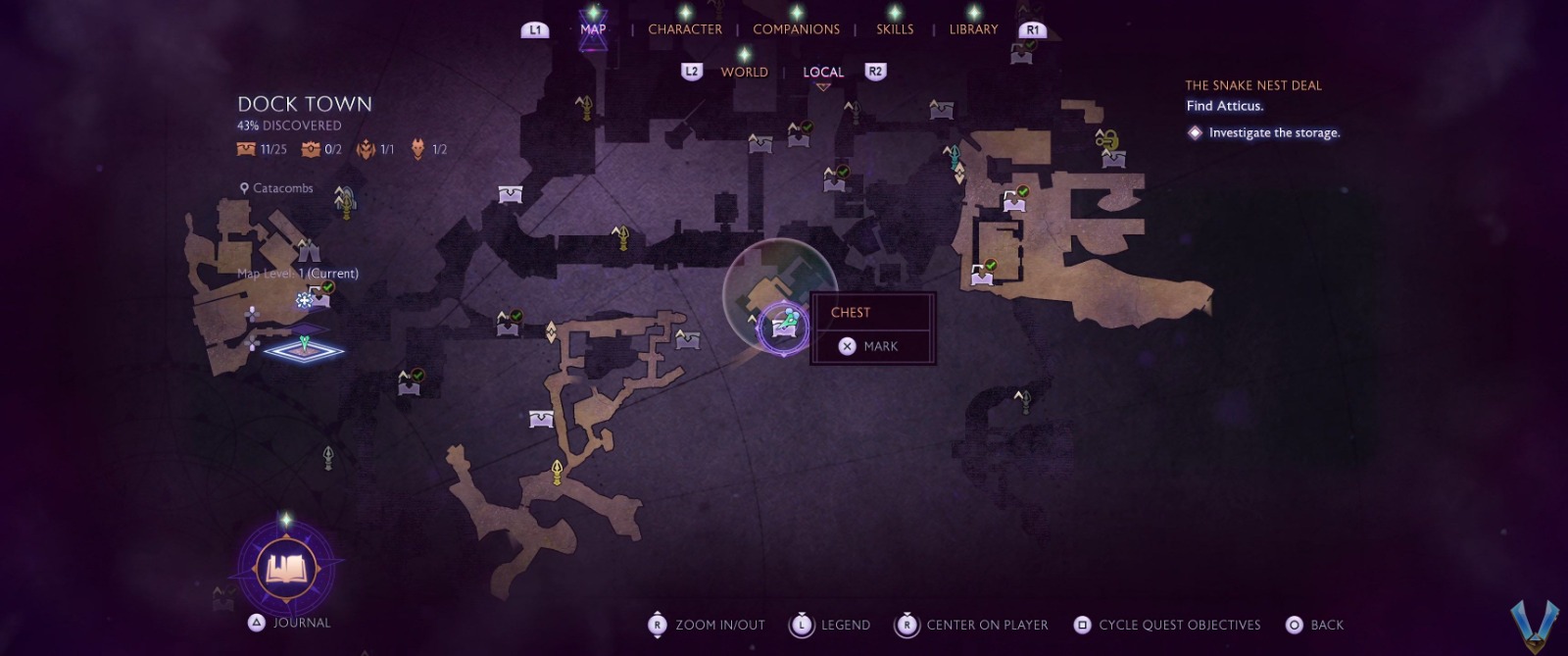Screen dimensions: 1568x656
Task: Mark the selected chest on the map
Action: point(871,346)
